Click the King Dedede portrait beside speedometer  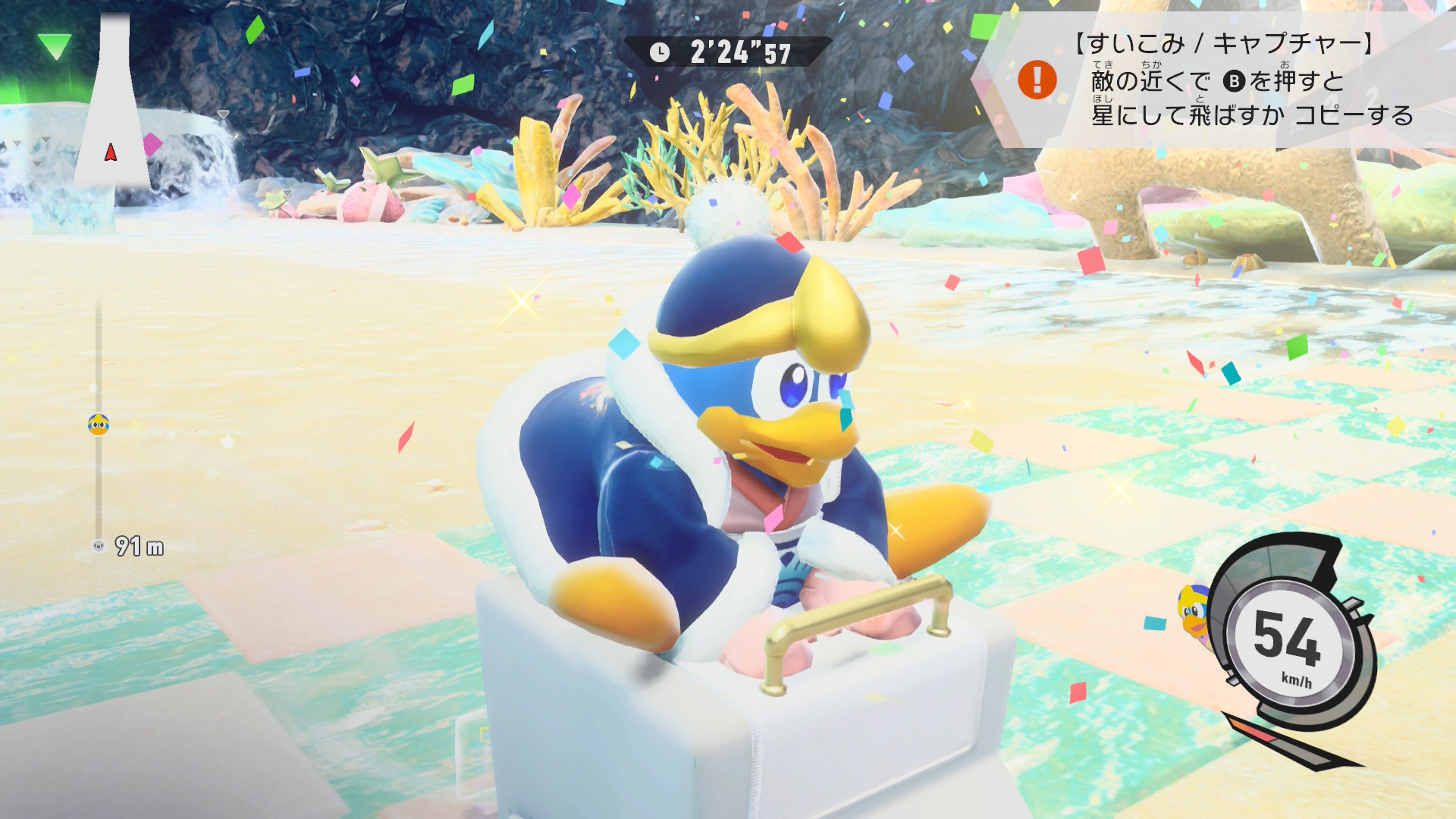[1193, 612]
